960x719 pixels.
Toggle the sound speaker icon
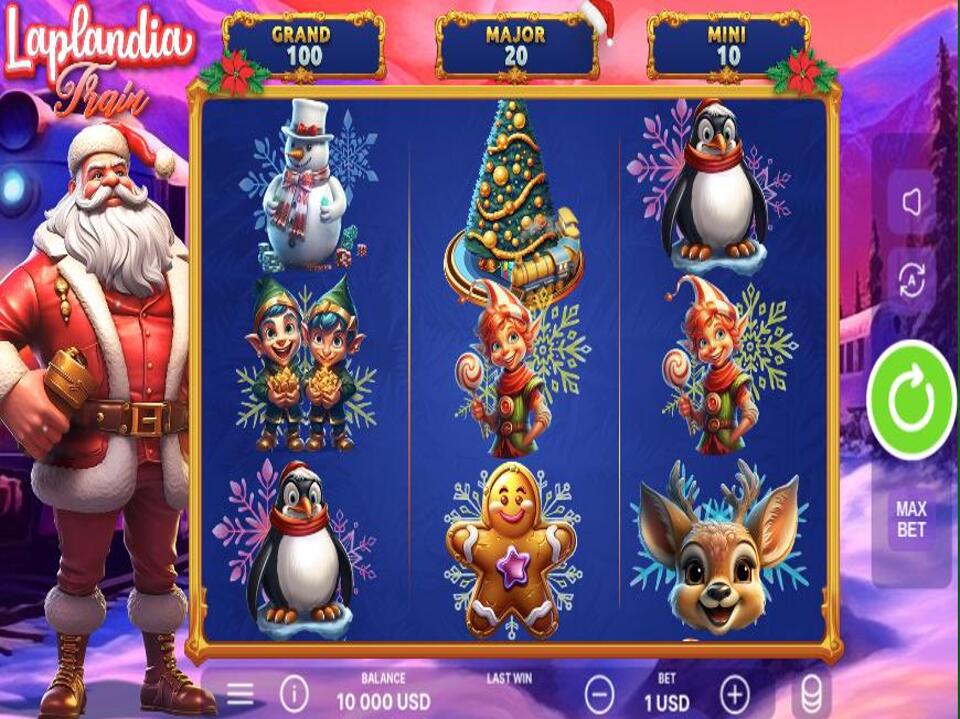[x=911, y=203]
